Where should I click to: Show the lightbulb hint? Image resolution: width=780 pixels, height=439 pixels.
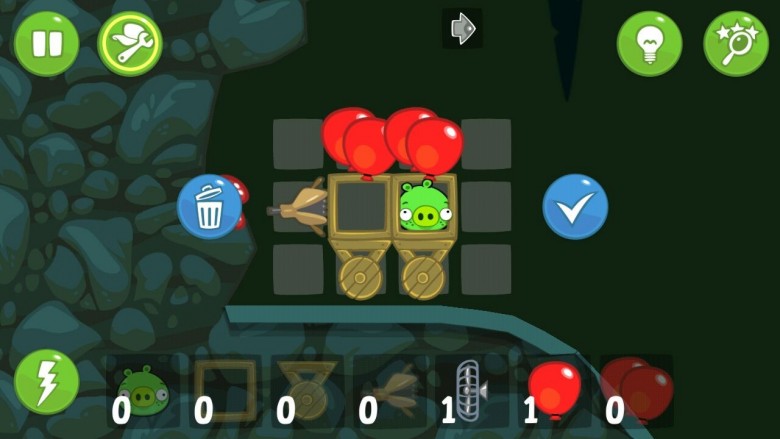coord(649,44)
